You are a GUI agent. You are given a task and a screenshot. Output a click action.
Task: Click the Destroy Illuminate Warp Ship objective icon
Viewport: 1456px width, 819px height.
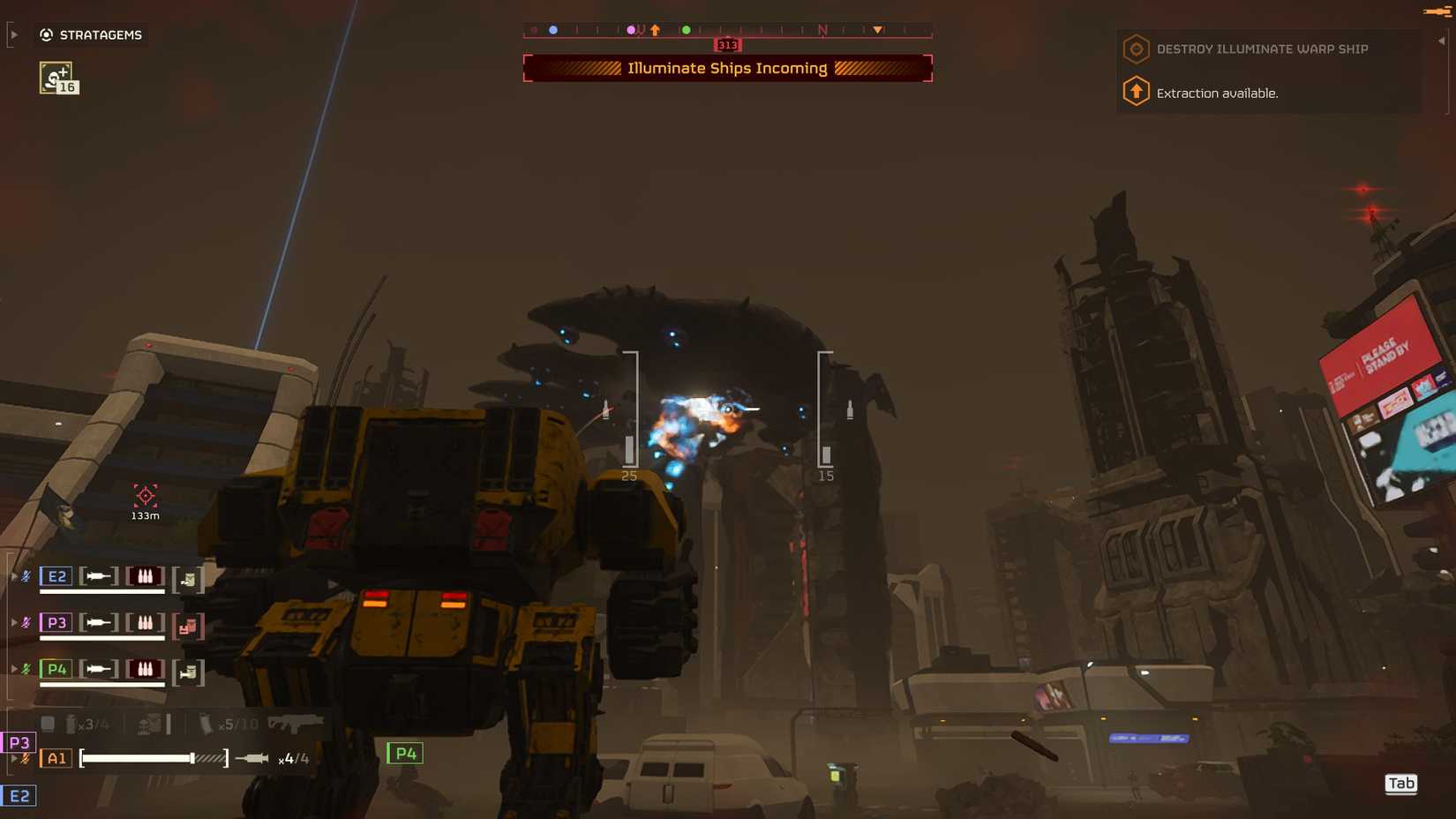point(1135,49)
